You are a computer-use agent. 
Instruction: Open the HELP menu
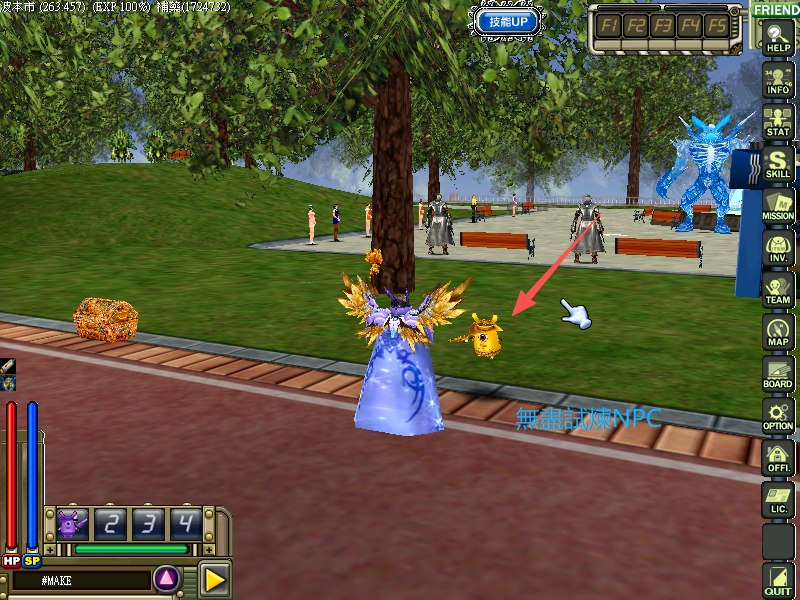pos(778,38)
